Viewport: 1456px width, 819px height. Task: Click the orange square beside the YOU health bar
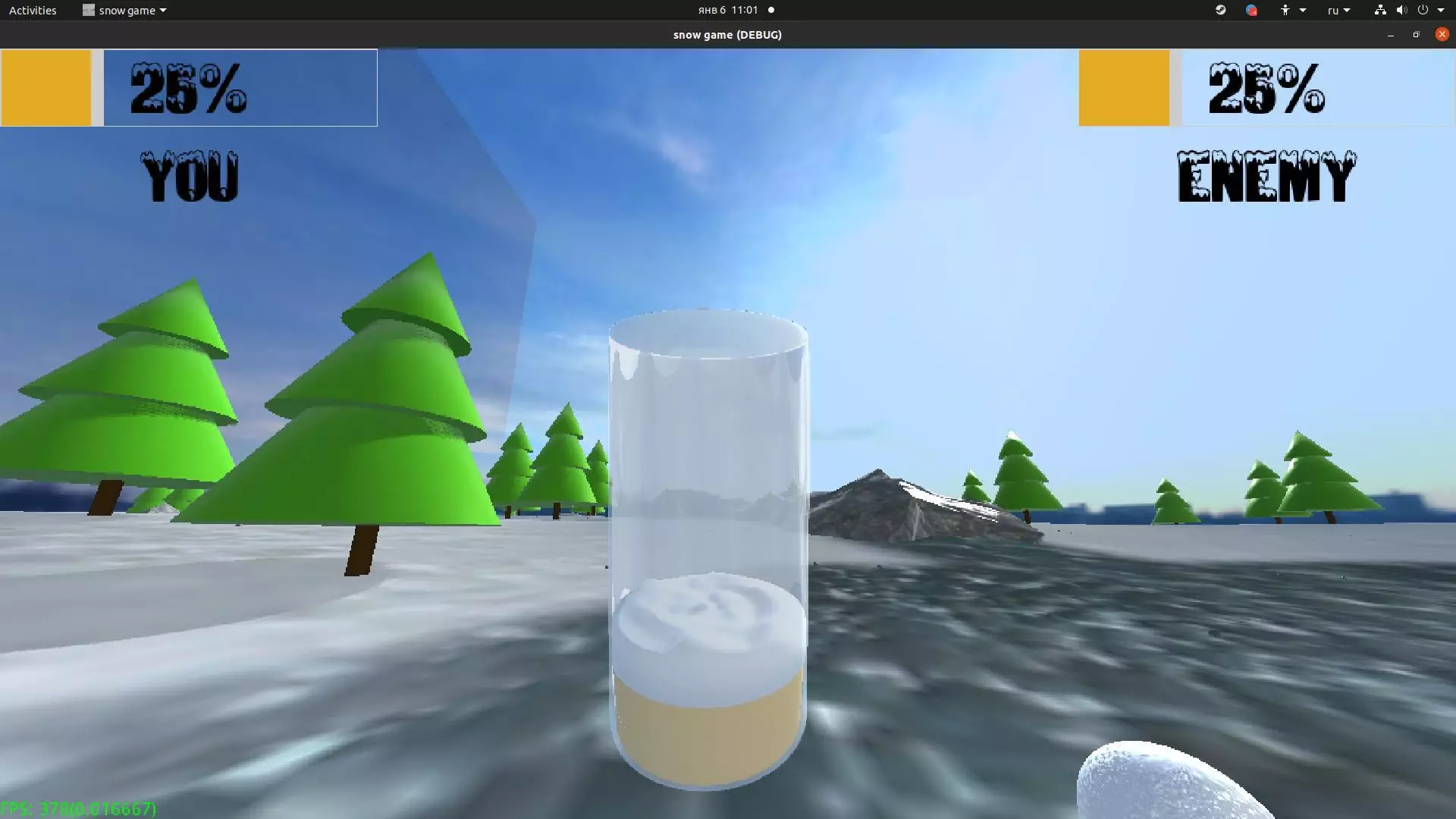pos(45,87)
